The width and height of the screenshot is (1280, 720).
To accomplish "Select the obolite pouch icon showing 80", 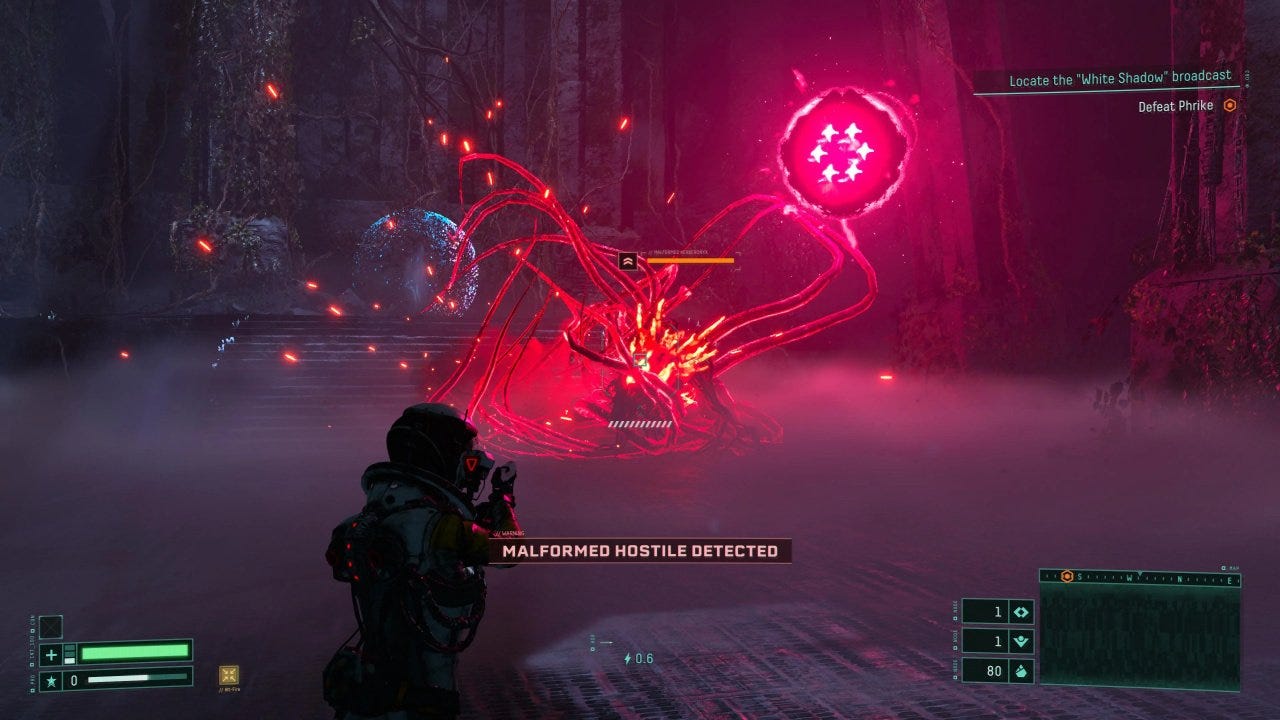I will pyautogui.click(x=1022, y=671).
